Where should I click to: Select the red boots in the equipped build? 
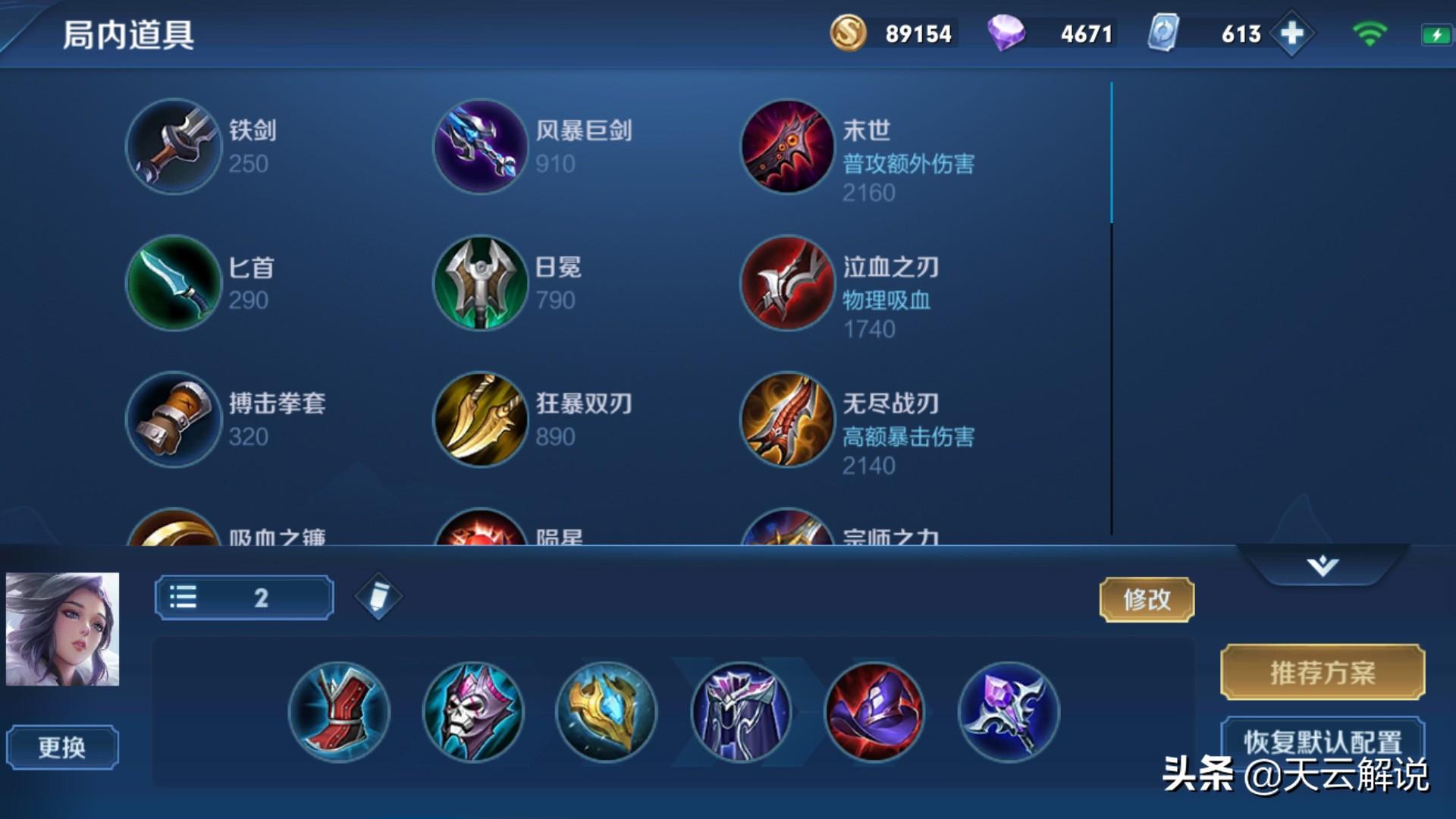340,711
